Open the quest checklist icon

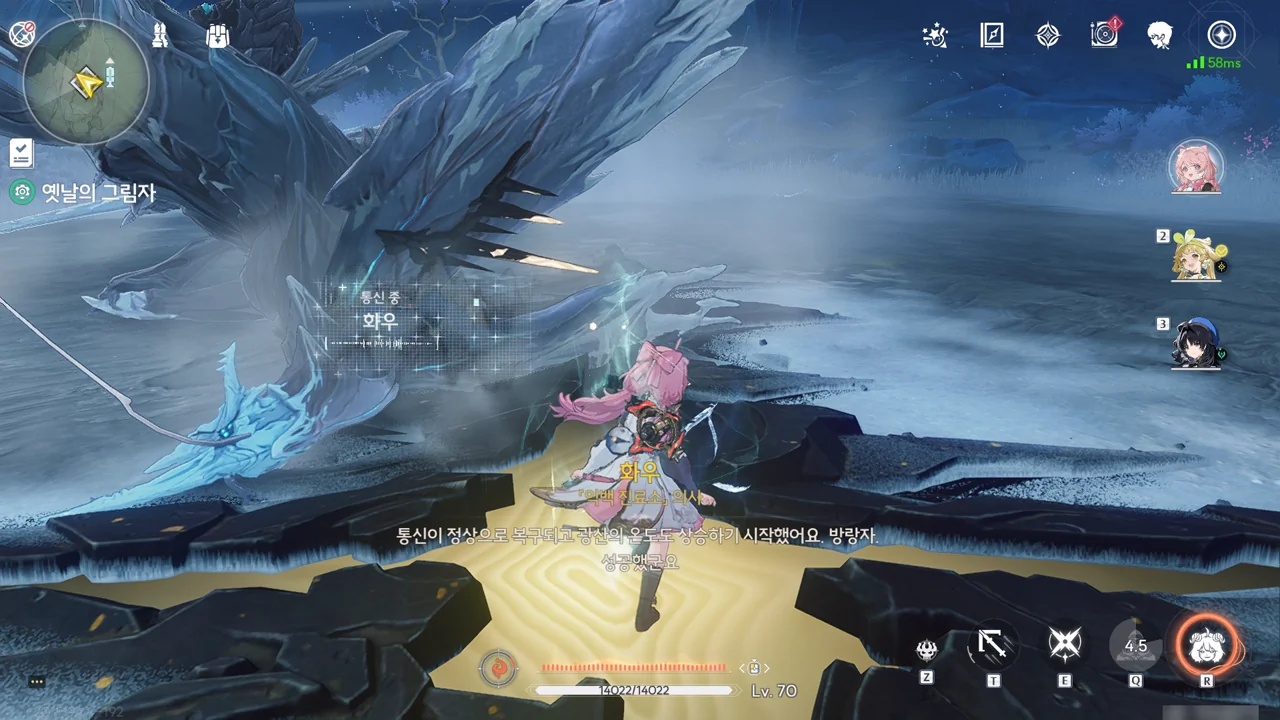click(21, 153)
